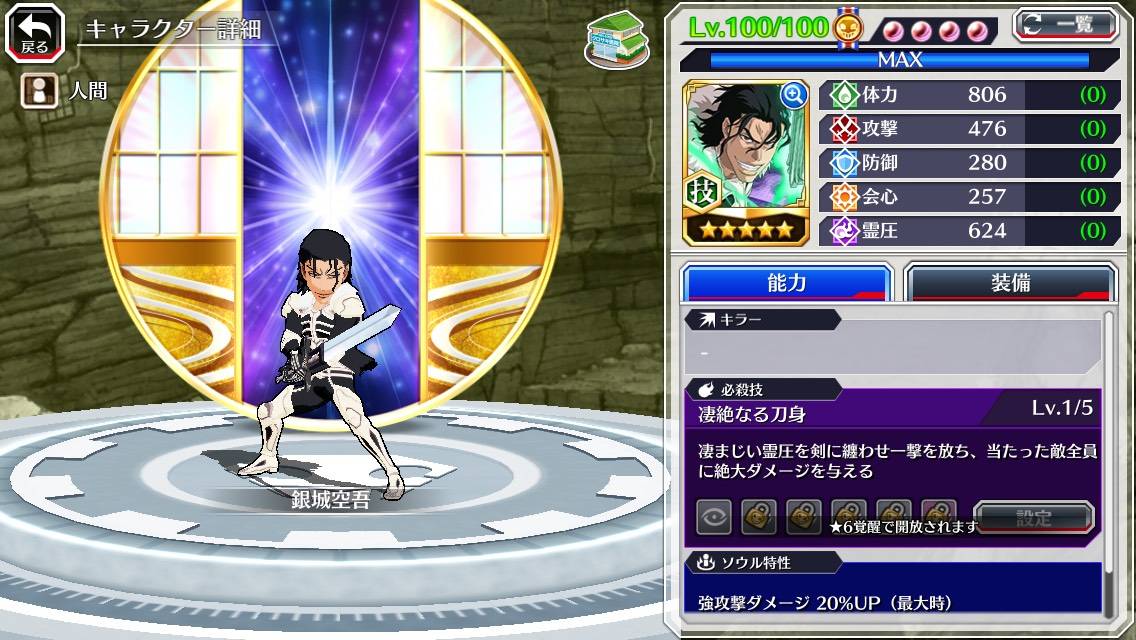Switch to the 能力 tab
The height and width of the screenshot is (640, 1136).
click(786, 283)
